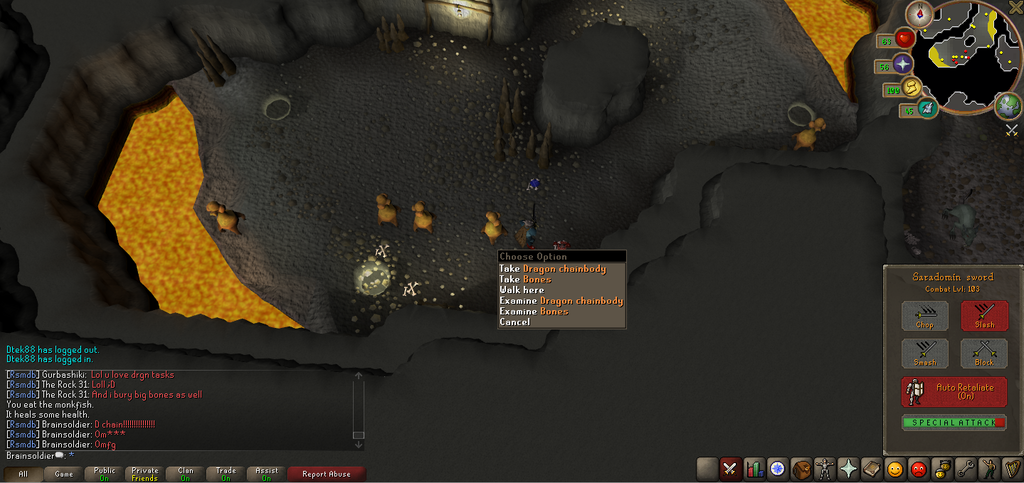The height and width of the screenshot is (483, 1024).
Task: Show the skills stats tab
Action: click(x=754, y=468)
